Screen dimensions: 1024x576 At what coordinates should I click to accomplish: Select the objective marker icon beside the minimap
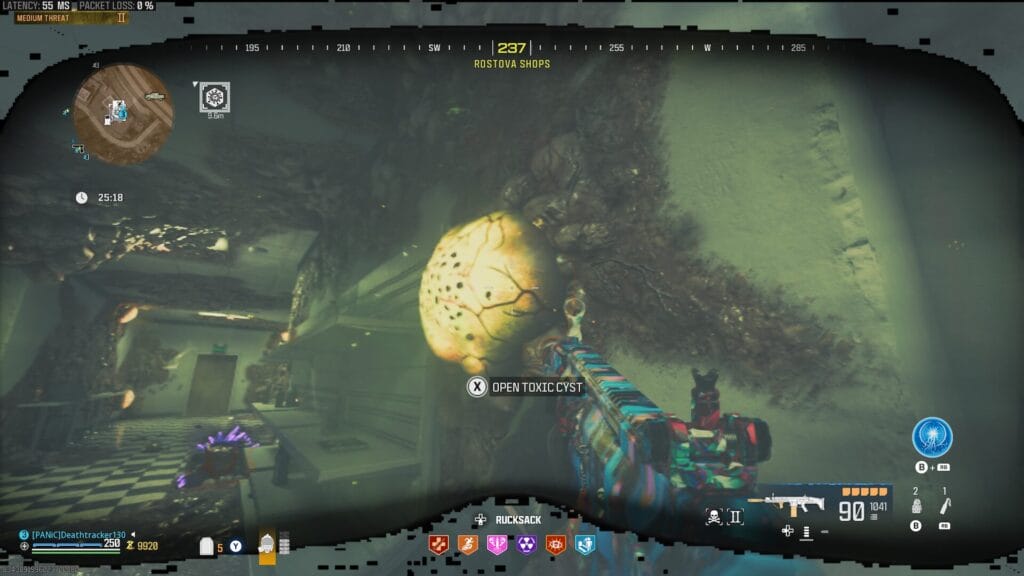(x=212, y=97)
